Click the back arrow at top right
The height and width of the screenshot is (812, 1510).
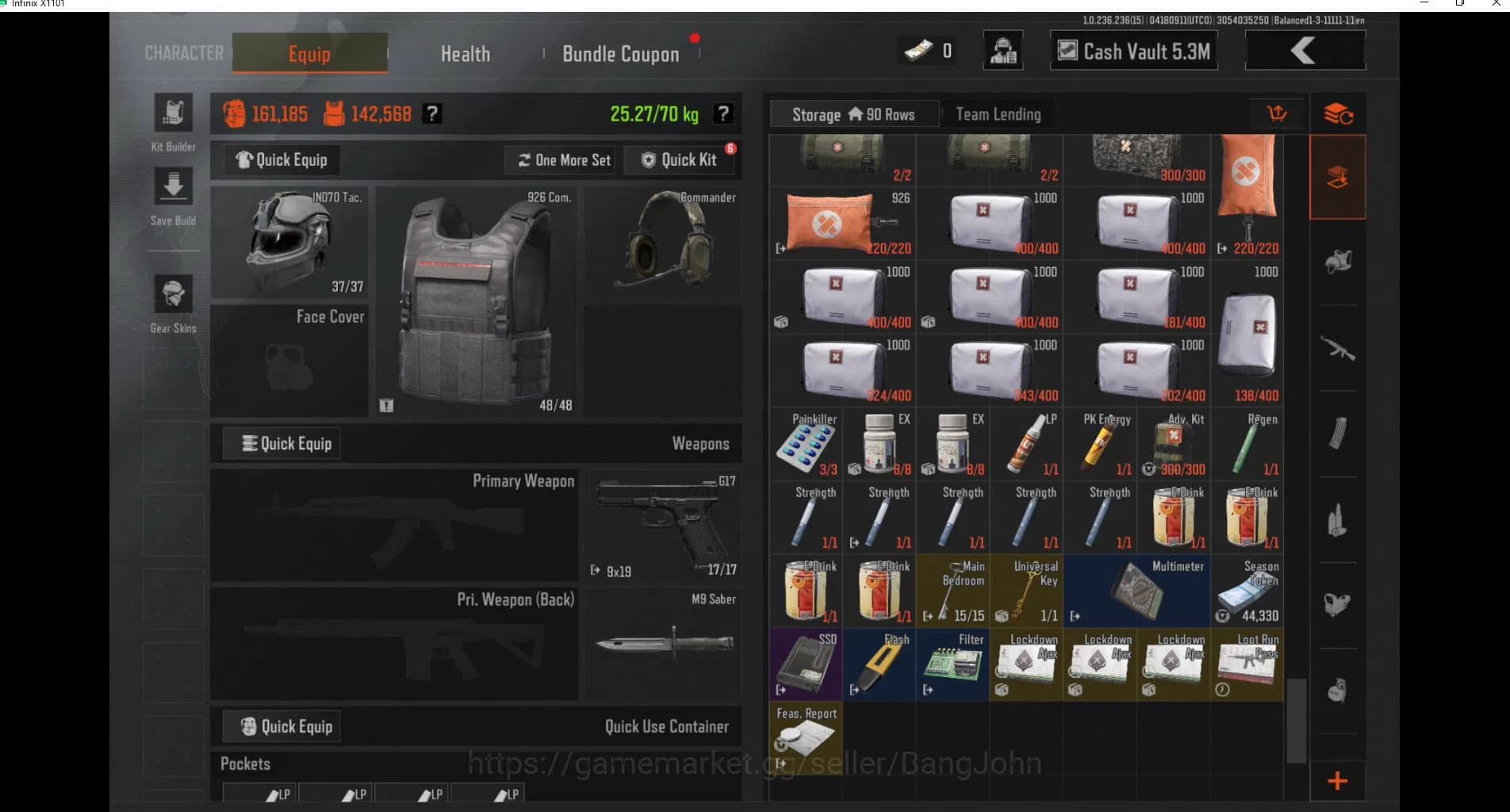point(1303,50)
